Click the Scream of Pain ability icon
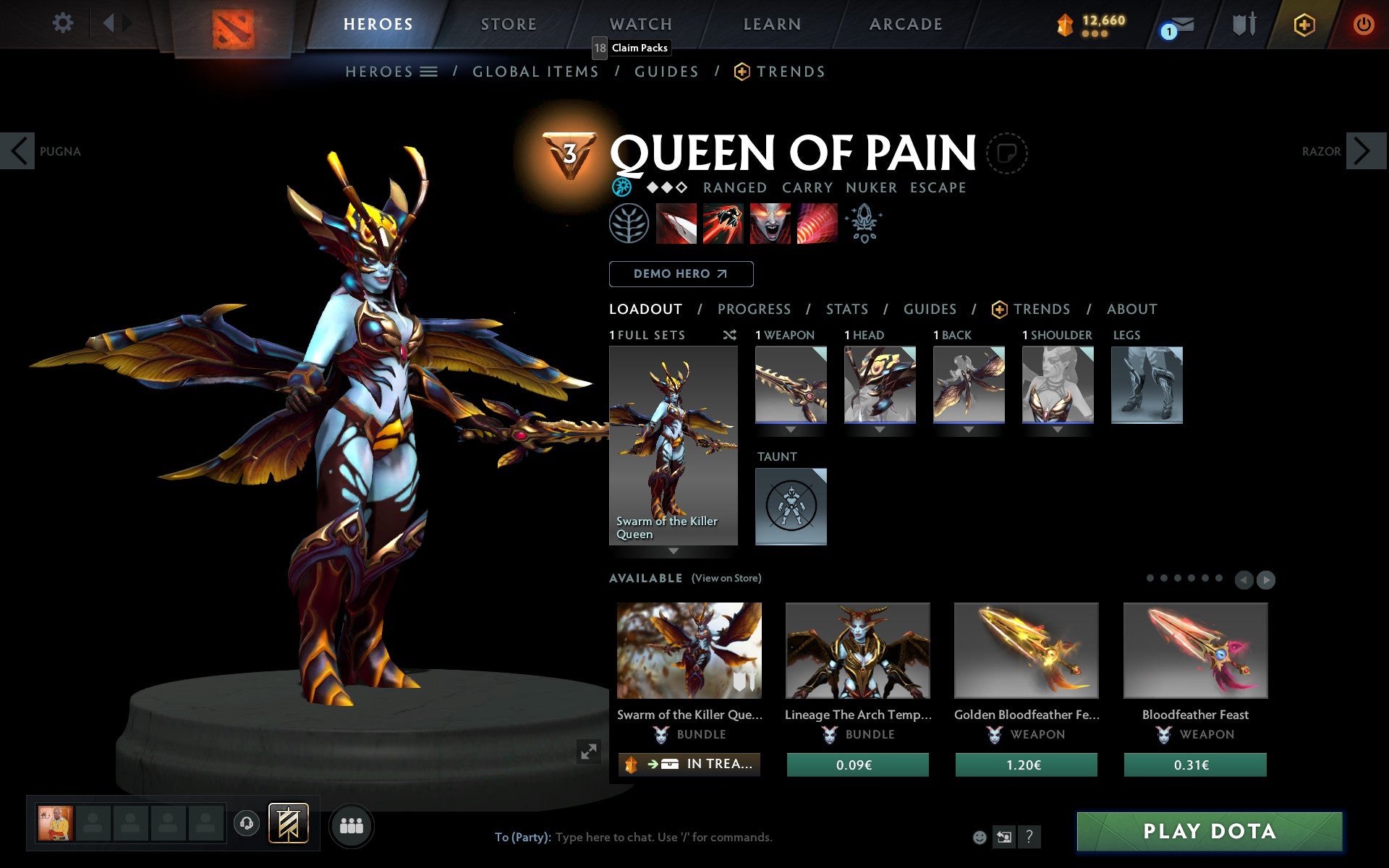The width and height of the screenshot is (1389, 868). [x=770, y=224]
